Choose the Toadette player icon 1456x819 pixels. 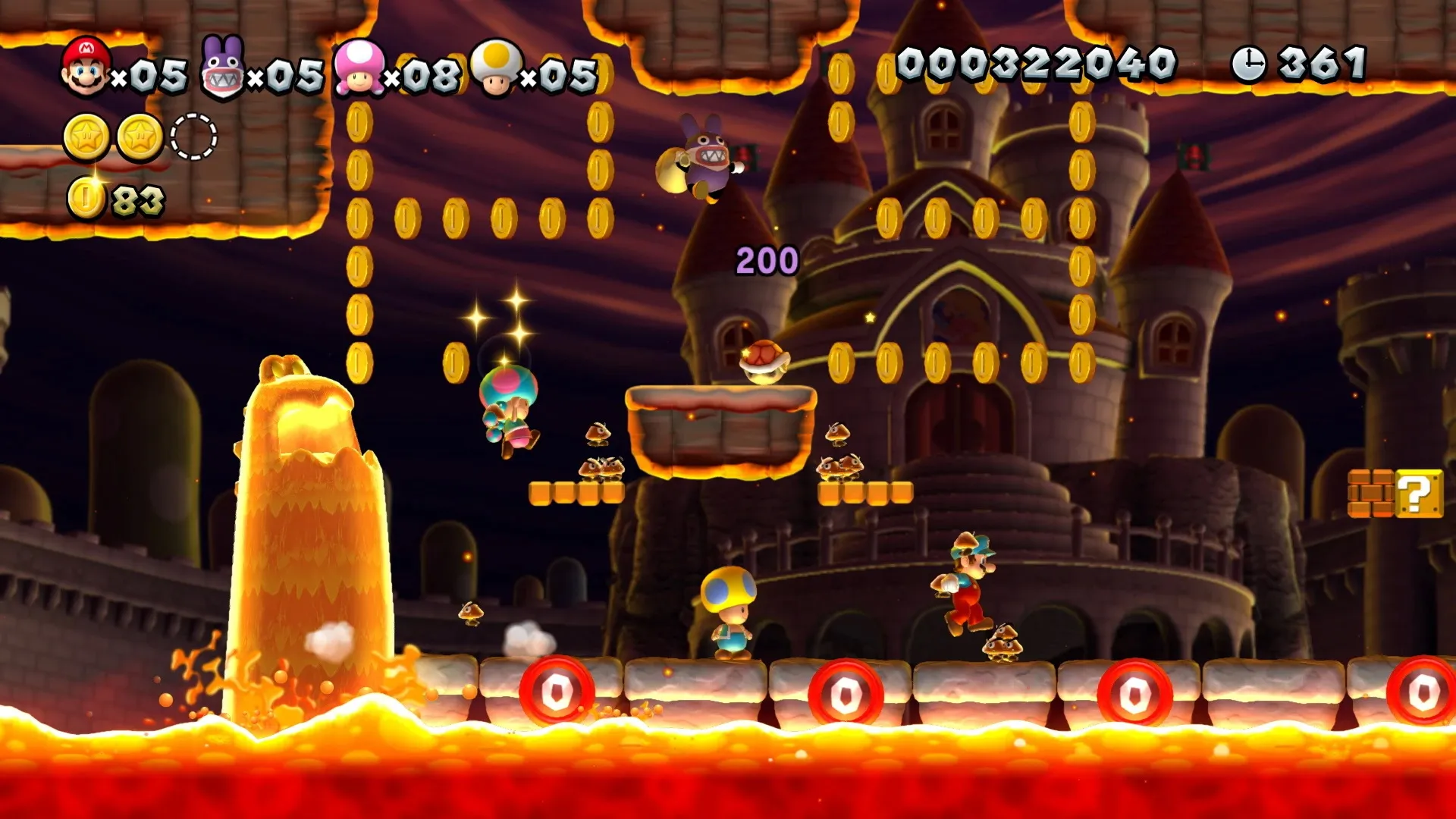pyautogui.click(x=359, y=68)
